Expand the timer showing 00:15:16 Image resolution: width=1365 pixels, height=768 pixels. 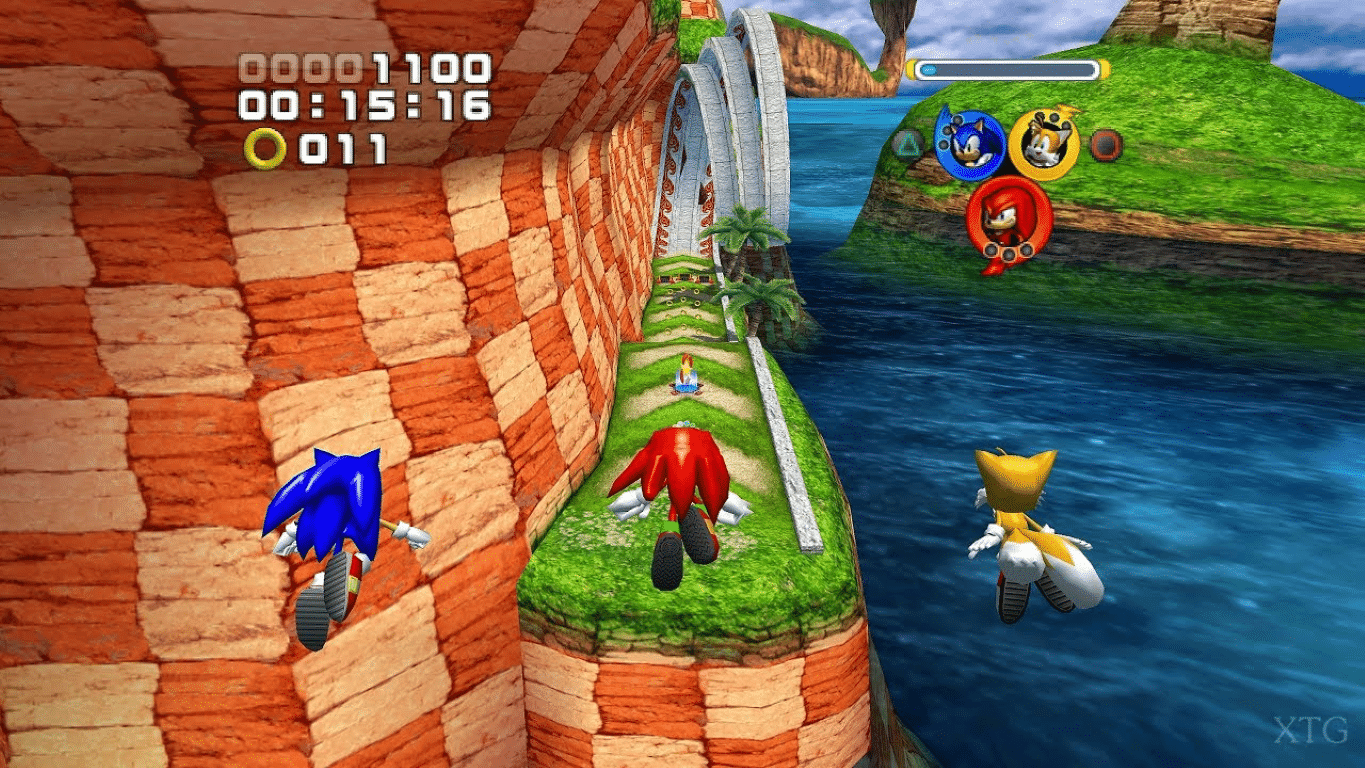click(x=365, y=105)
